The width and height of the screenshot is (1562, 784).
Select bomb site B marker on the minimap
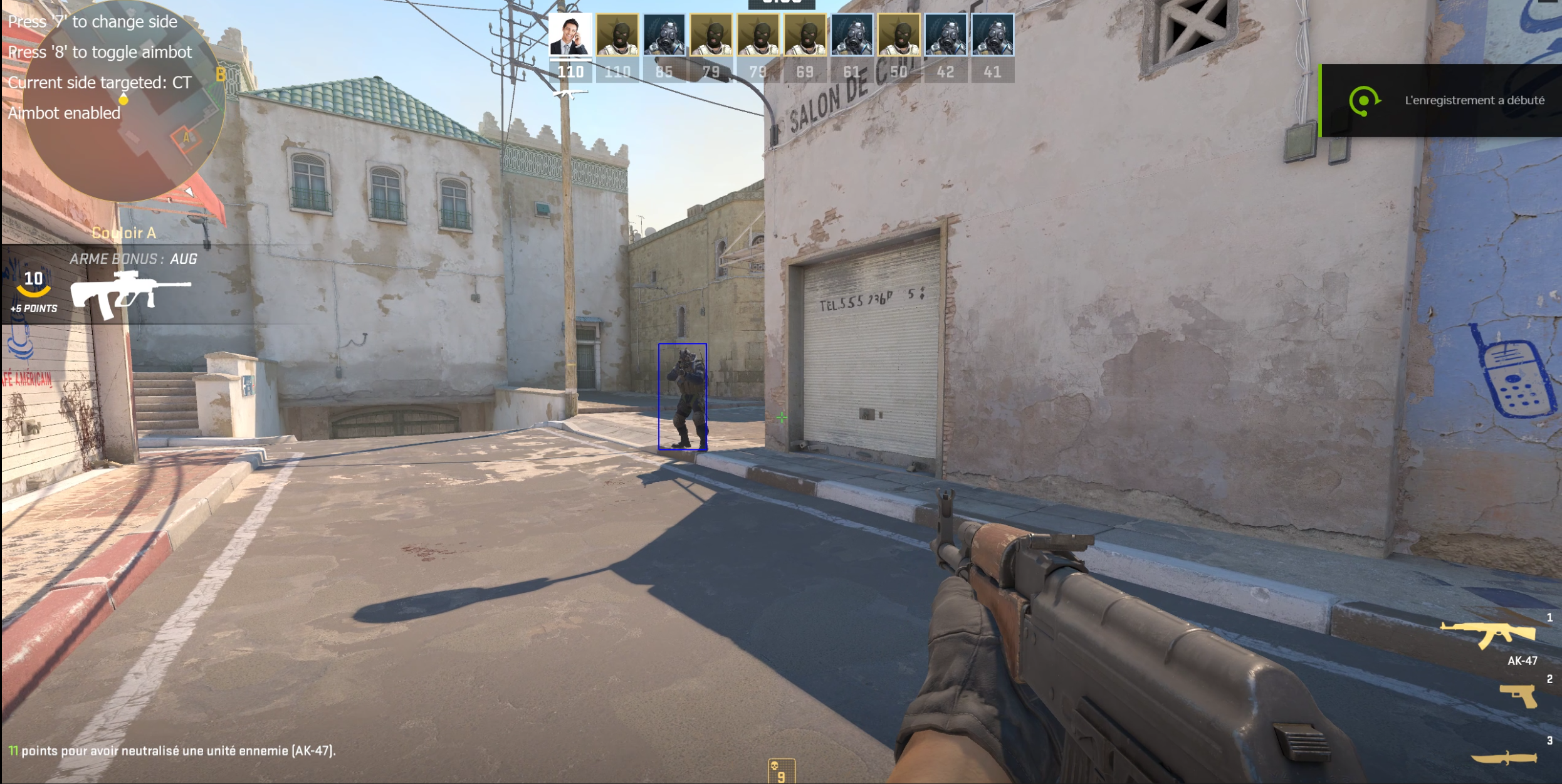point(221,75)
